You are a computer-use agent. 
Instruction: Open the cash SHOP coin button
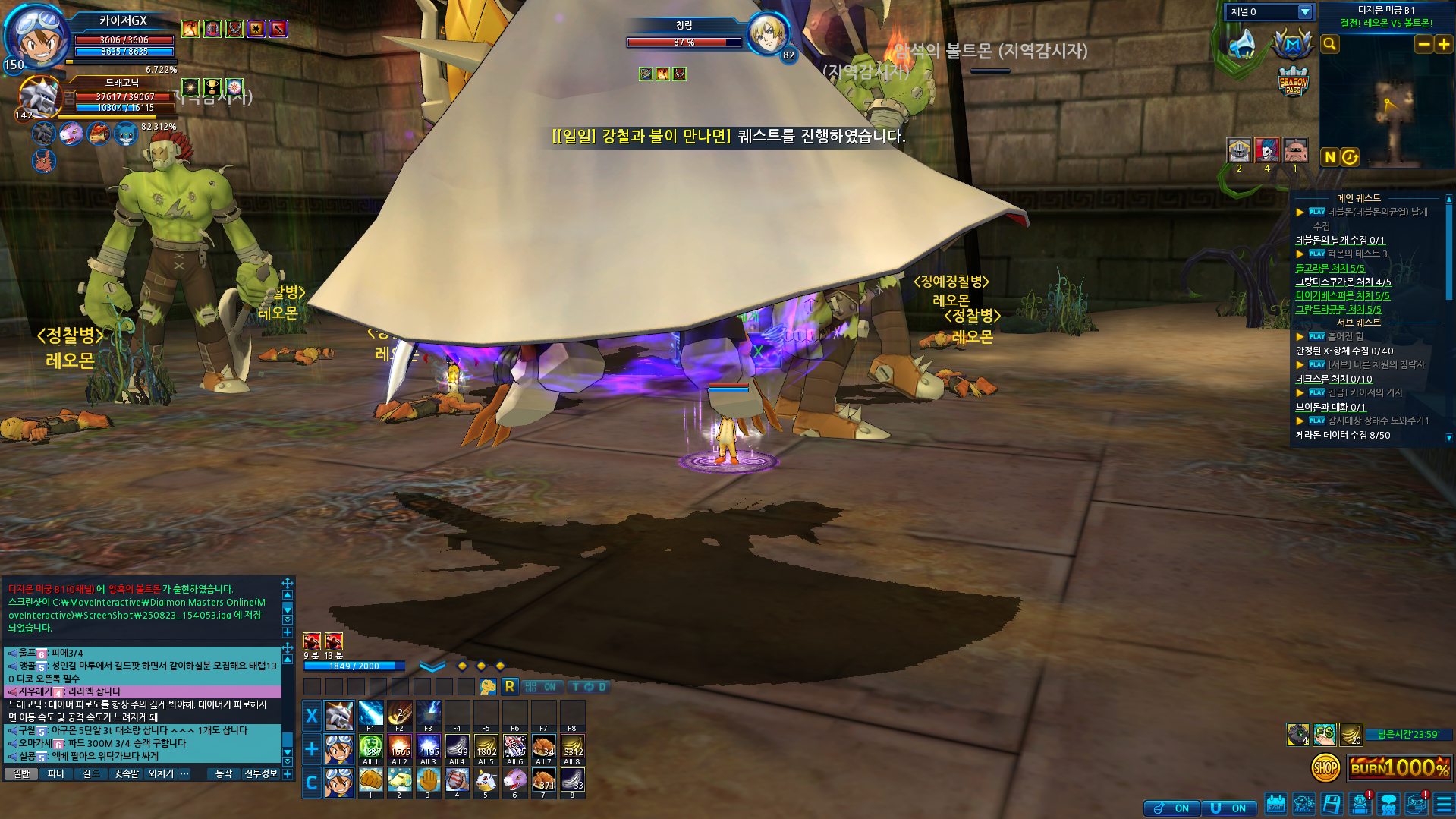pos(1325,767)
